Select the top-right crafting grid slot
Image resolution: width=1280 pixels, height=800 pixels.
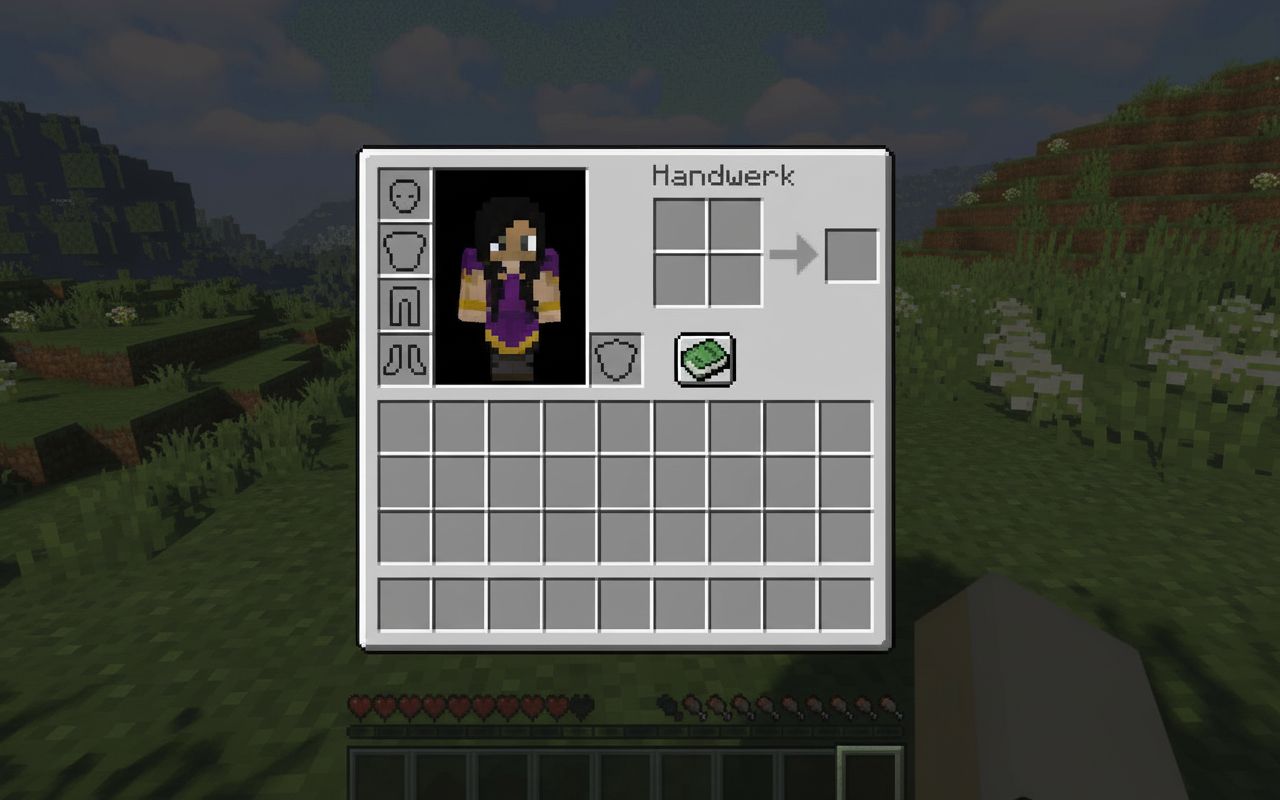pyautogui.click(x=737, y=225)
